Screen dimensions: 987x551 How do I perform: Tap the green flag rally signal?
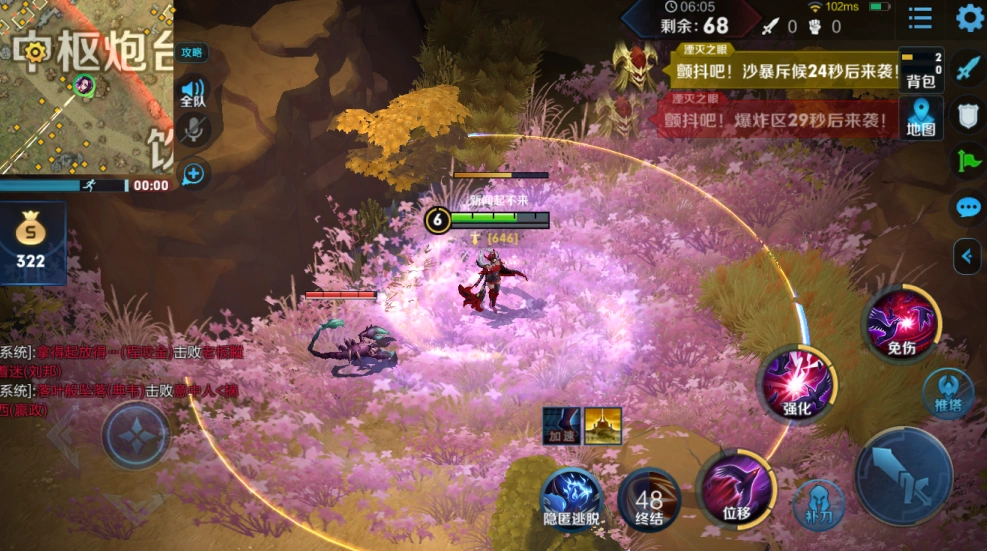967,161
